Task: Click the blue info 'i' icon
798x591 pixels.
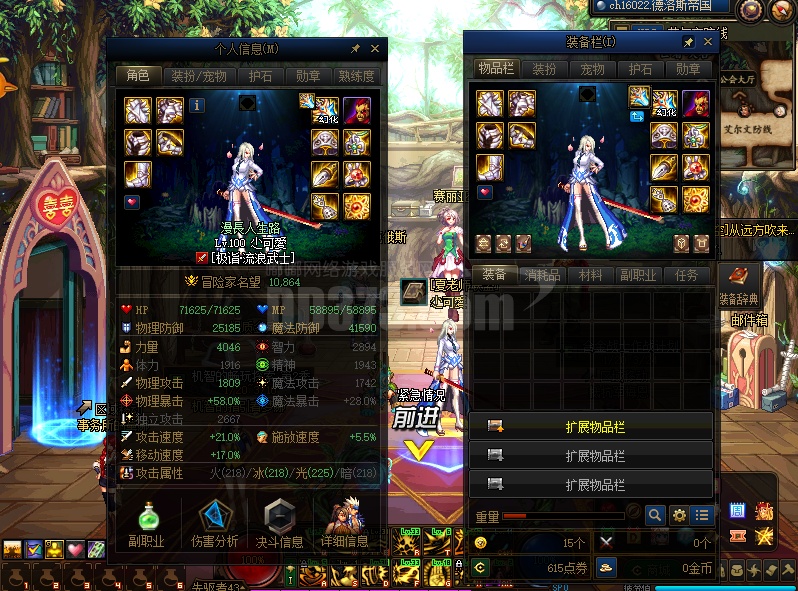Action: pos(197,105)
